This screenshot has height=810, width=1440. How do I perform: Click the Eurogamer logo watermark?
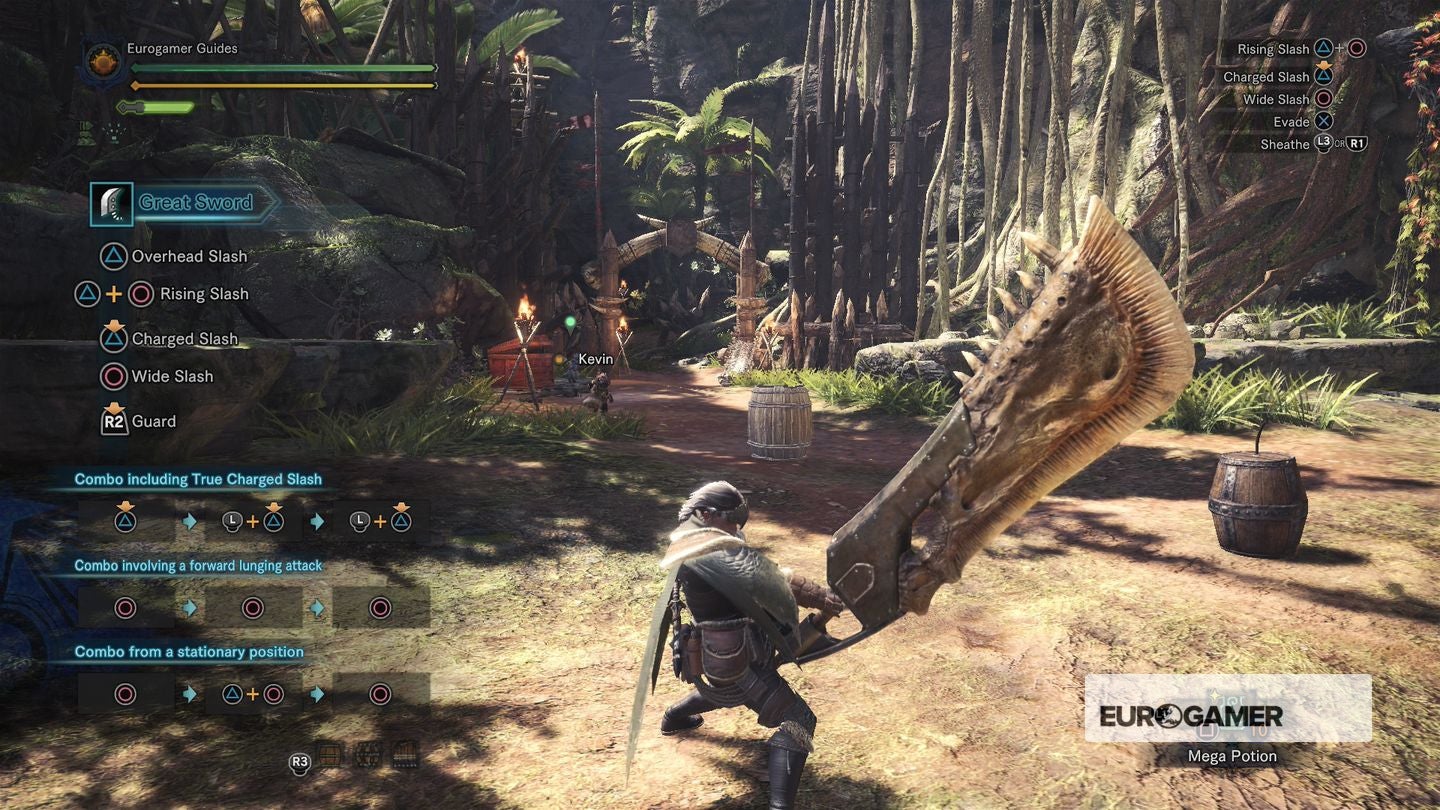click(x=1193, y=715)
